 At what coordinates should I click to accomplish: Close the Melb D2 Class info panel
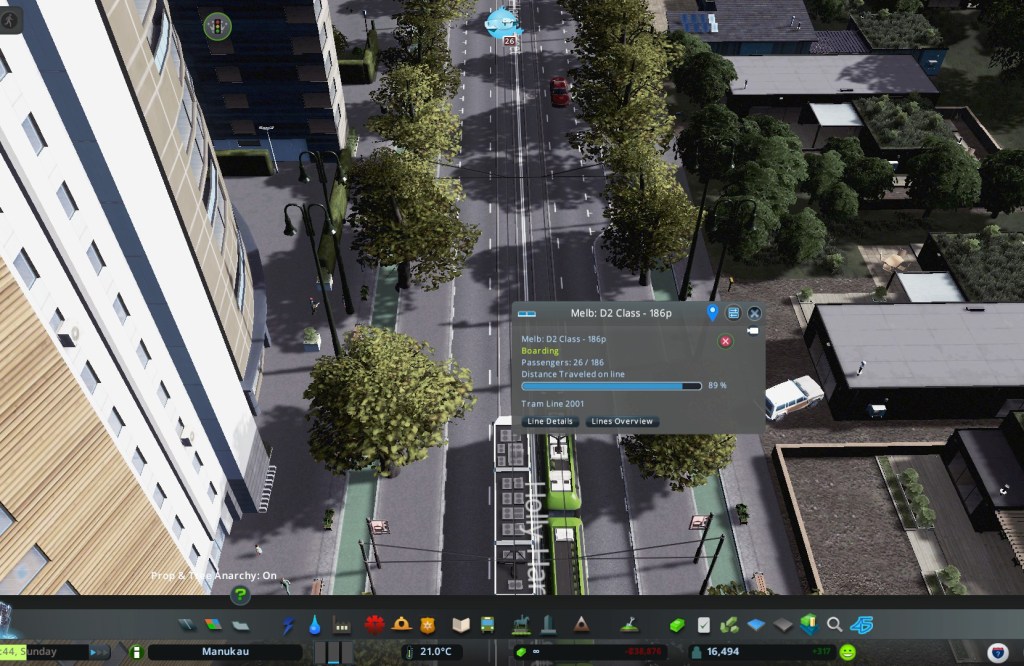[x=755, y=313]
